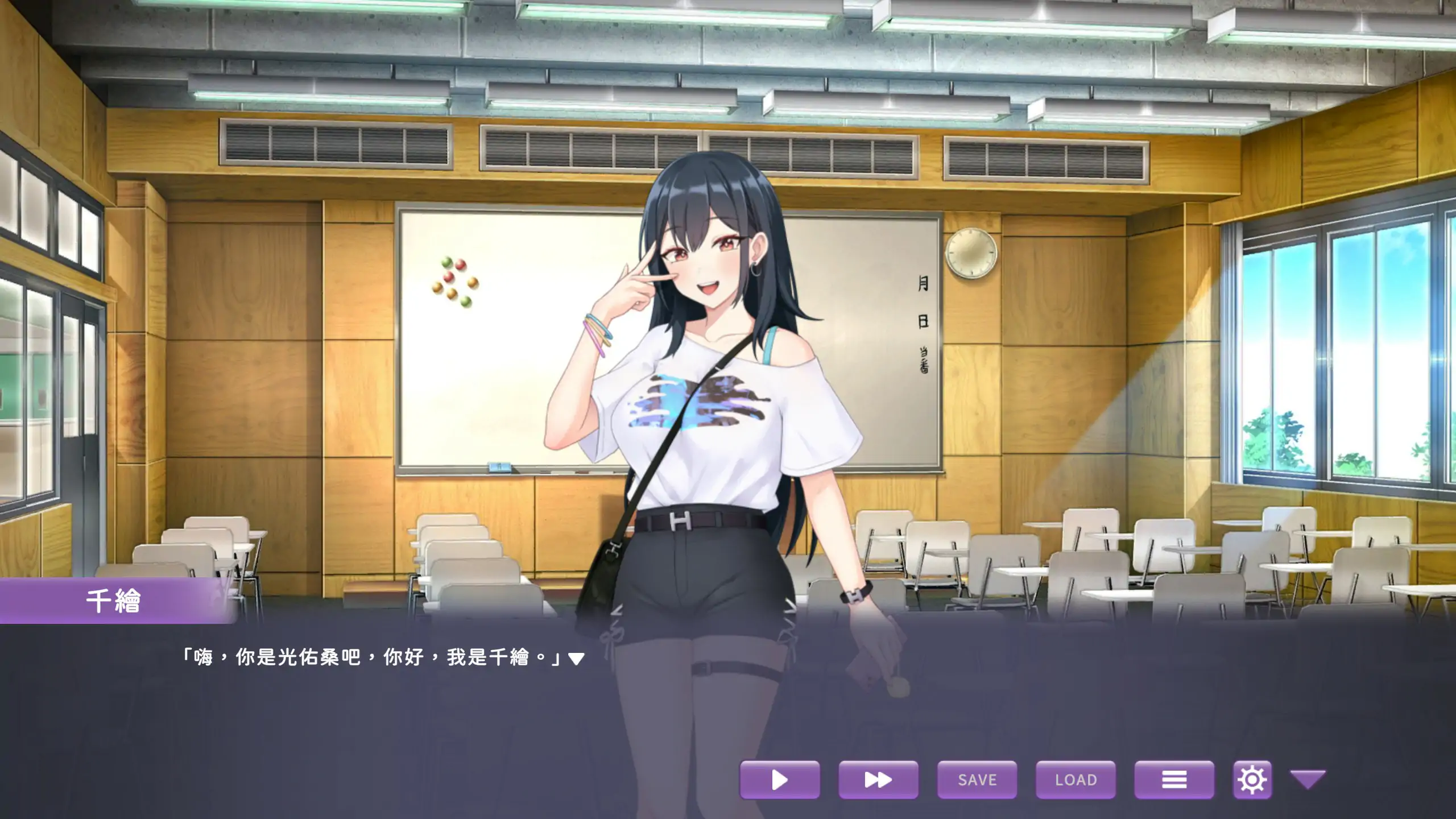Click the SAVE button
The height and width of the screenshot is (819, 1456).
977,780
